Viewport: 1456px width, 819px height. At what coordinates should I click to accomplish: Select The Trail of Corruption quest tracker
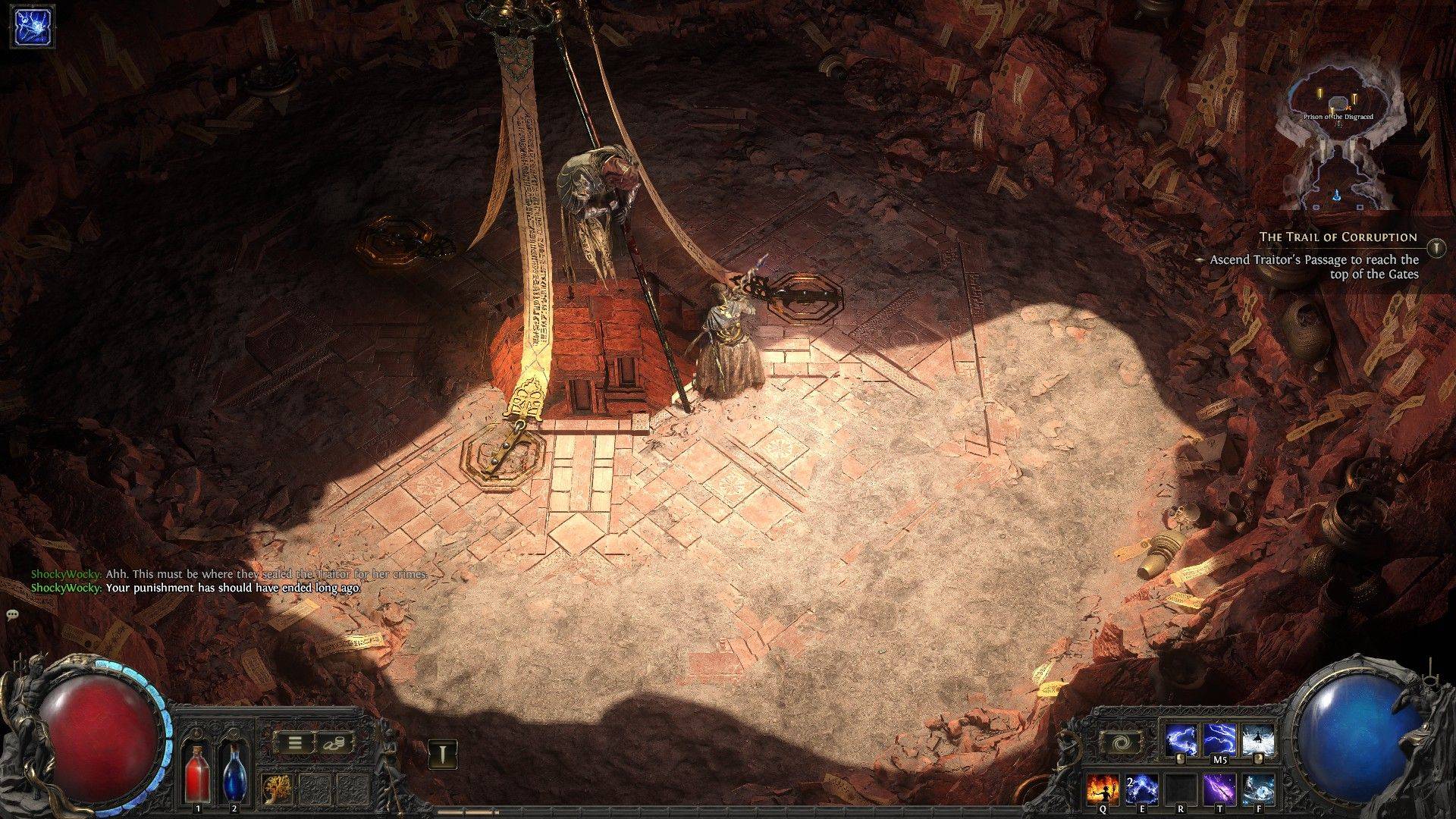(x=1338, y=237)
